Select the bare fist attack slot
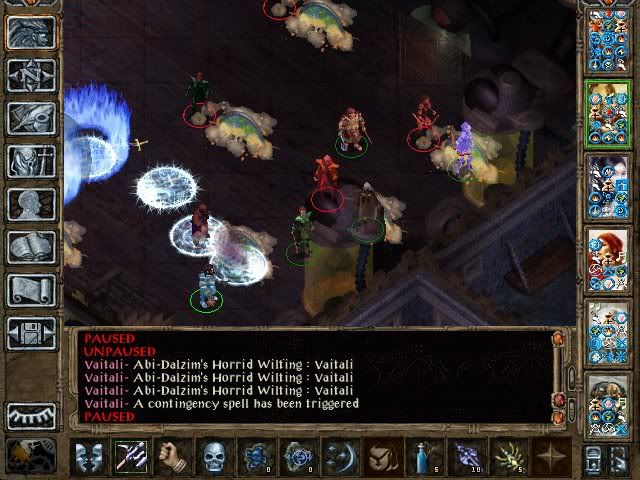Screen dimensions: 640x480 (x=174, y=458)
